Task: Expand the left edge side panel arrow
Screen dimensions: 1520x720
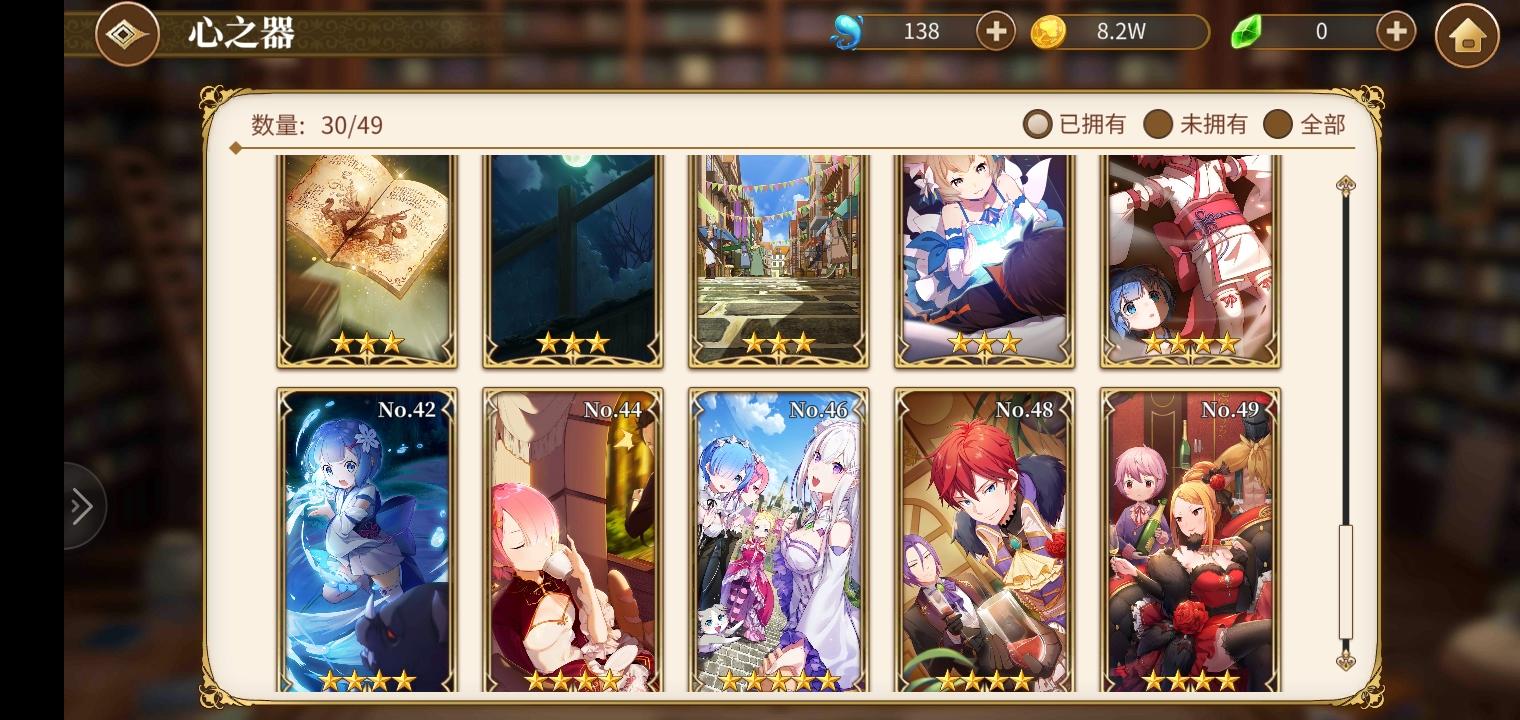Action: coord(82,505)
